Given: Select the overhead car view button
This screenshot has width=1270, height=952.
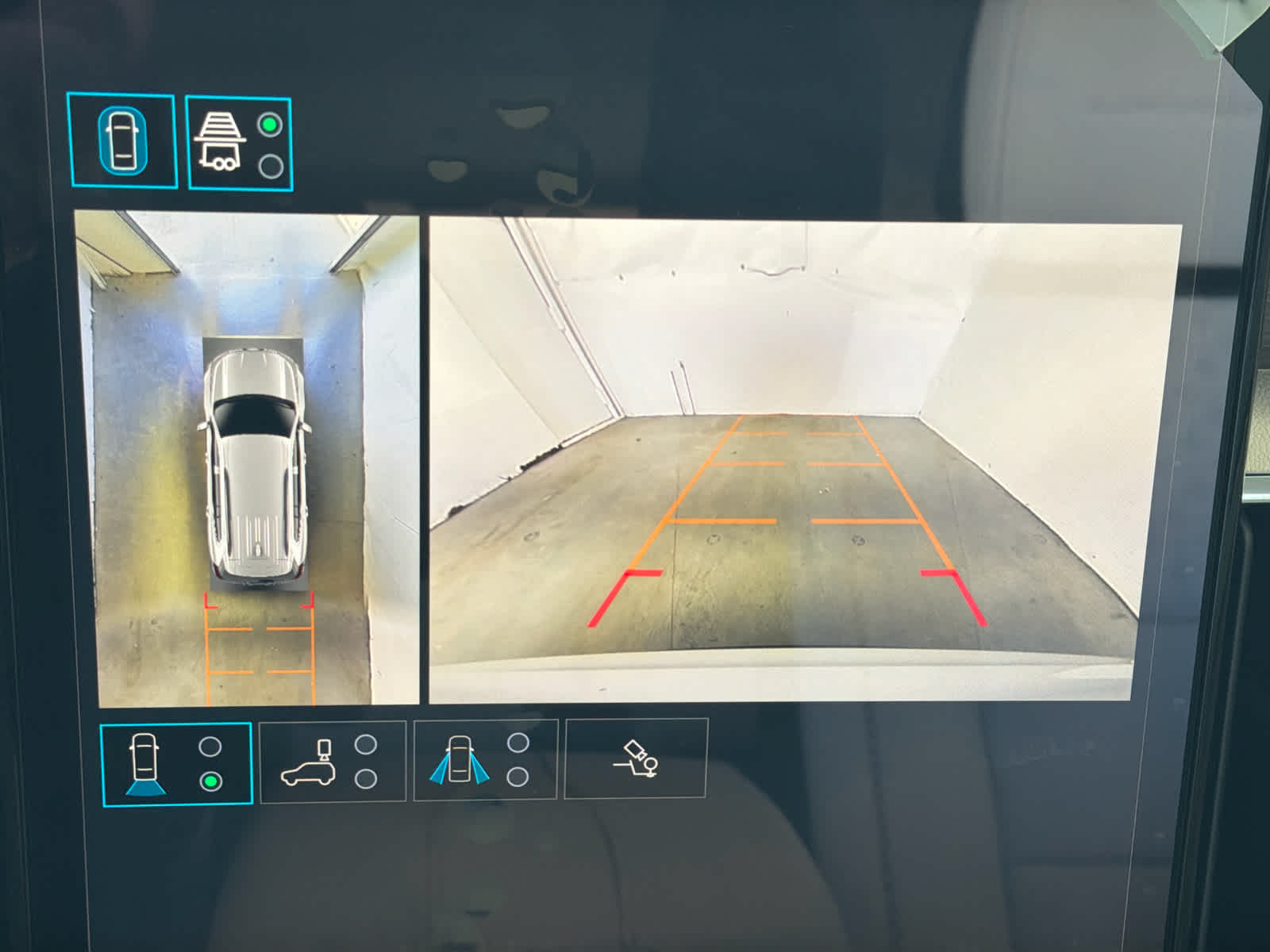Looking at the screenshot, I should coord(122,141).
